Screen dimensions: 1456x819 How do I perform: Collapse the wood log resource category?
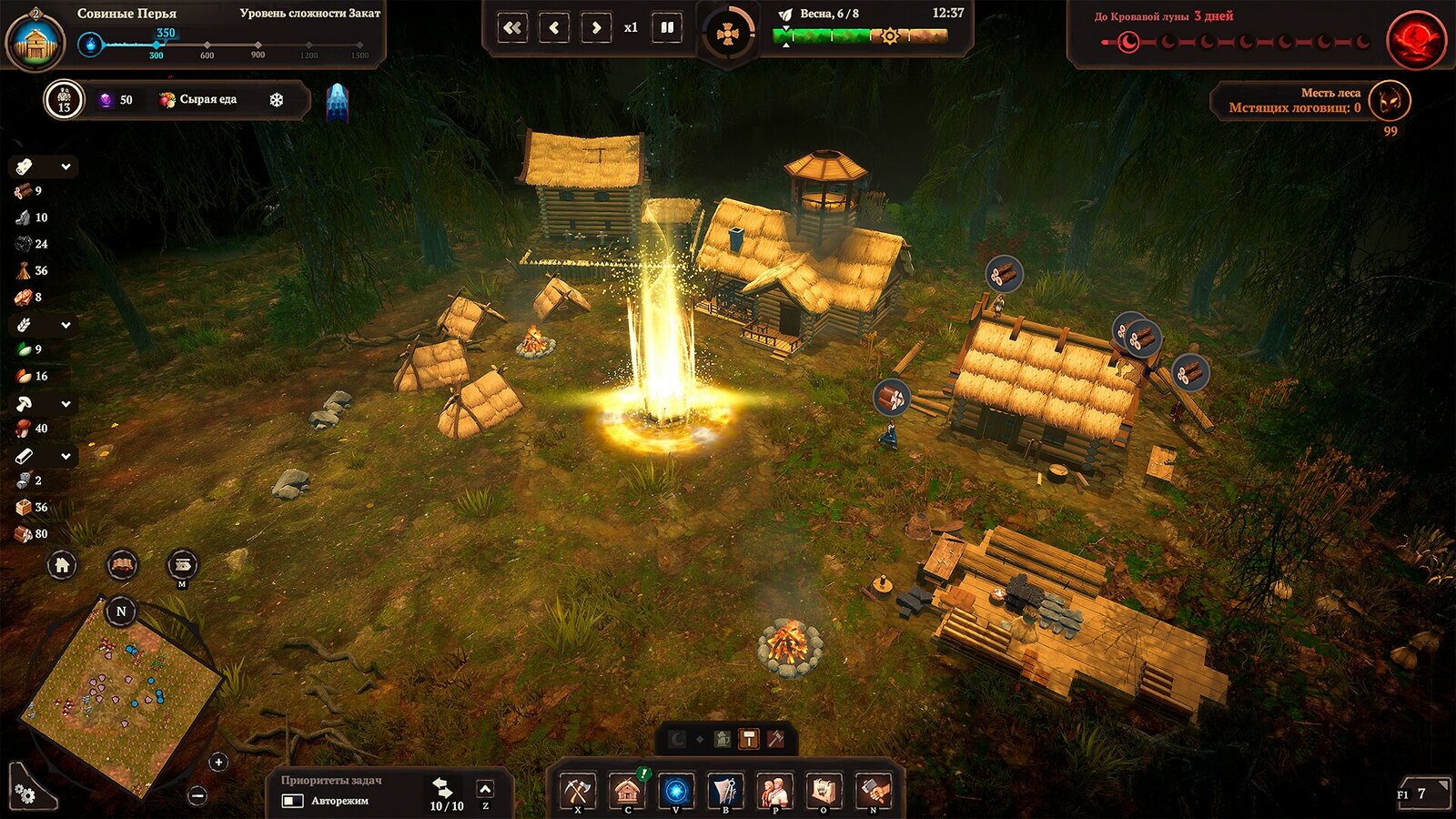(x=66, y=167)
